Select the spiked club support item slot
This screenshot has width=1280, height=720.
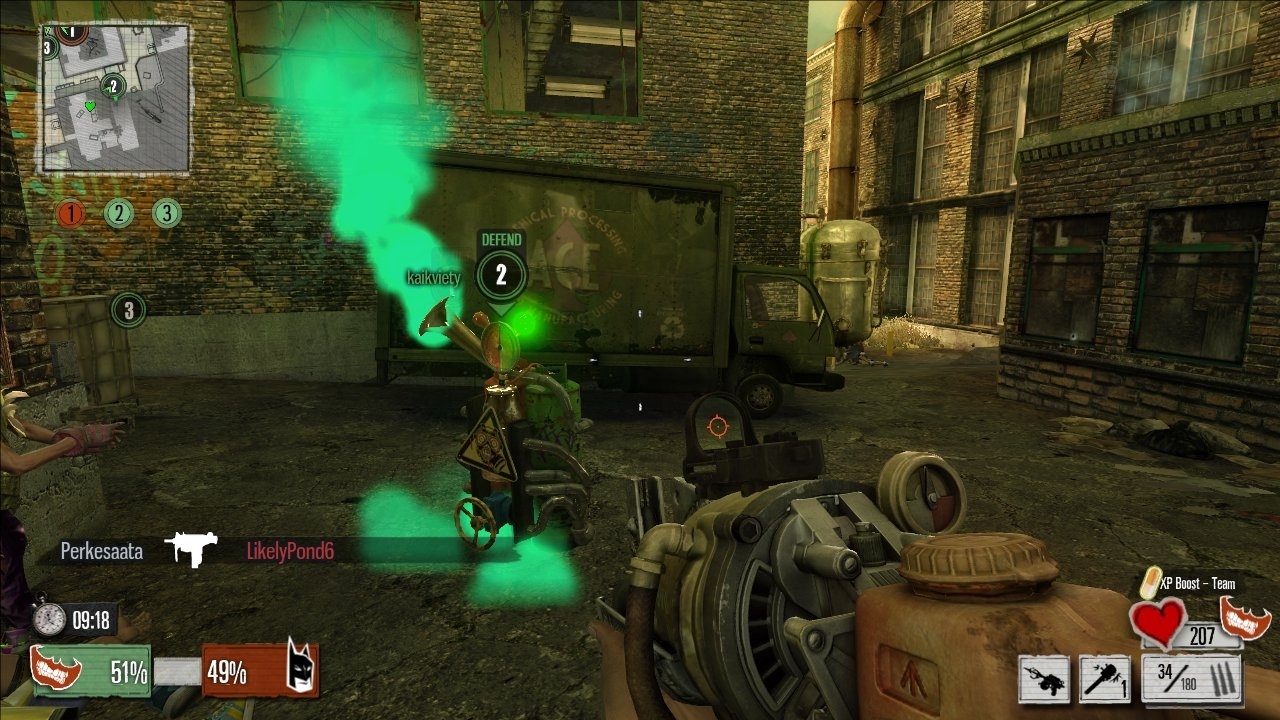(x=1105, y=679)
